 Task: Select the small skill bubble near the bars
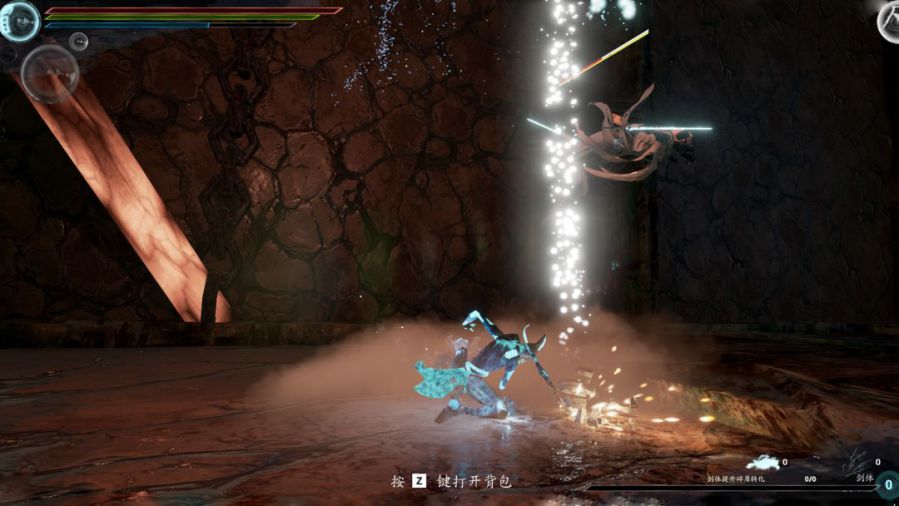point(79,41)
